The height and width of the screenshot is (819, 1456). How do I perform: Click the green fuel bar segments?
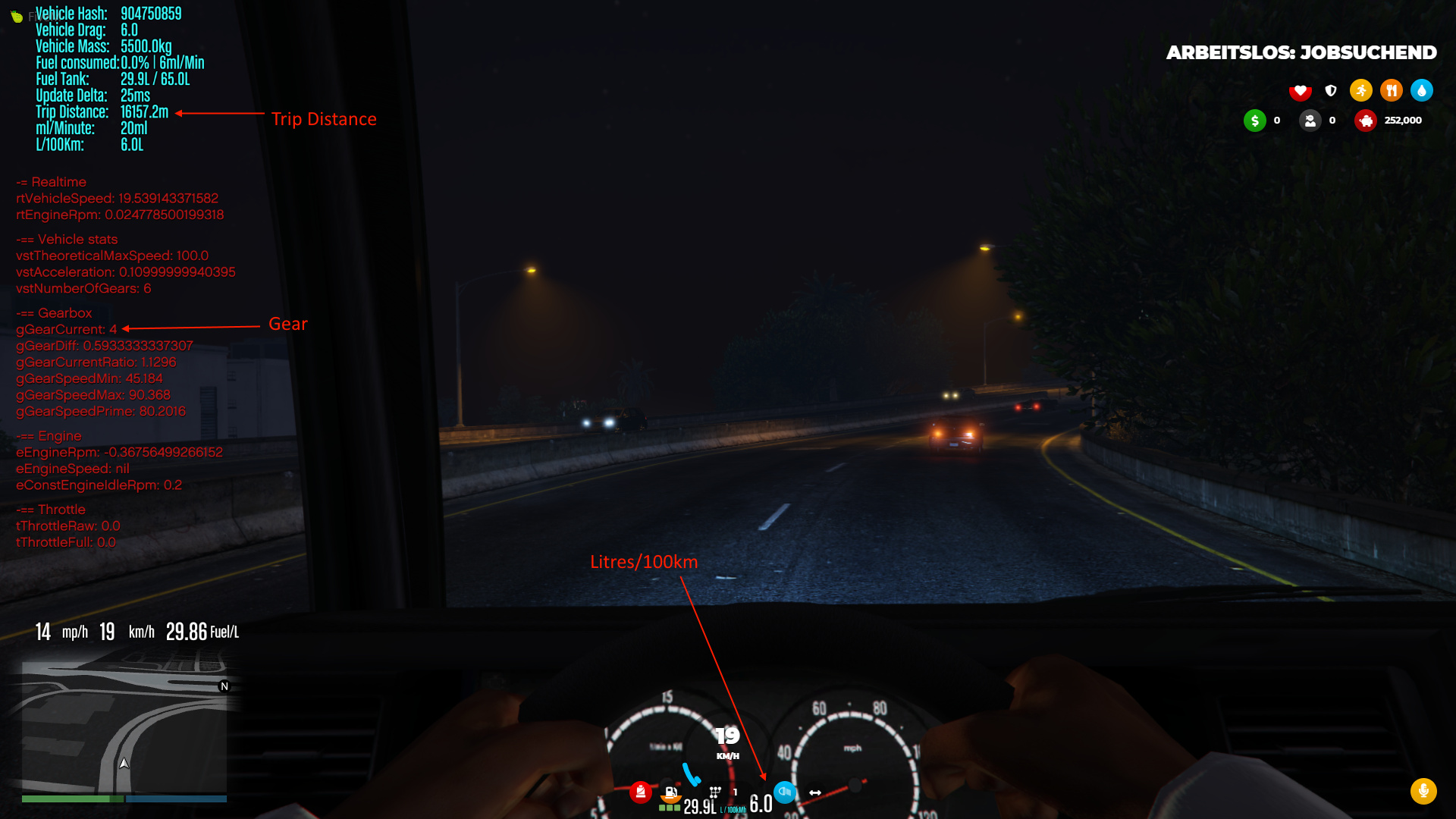pos(670,808)
